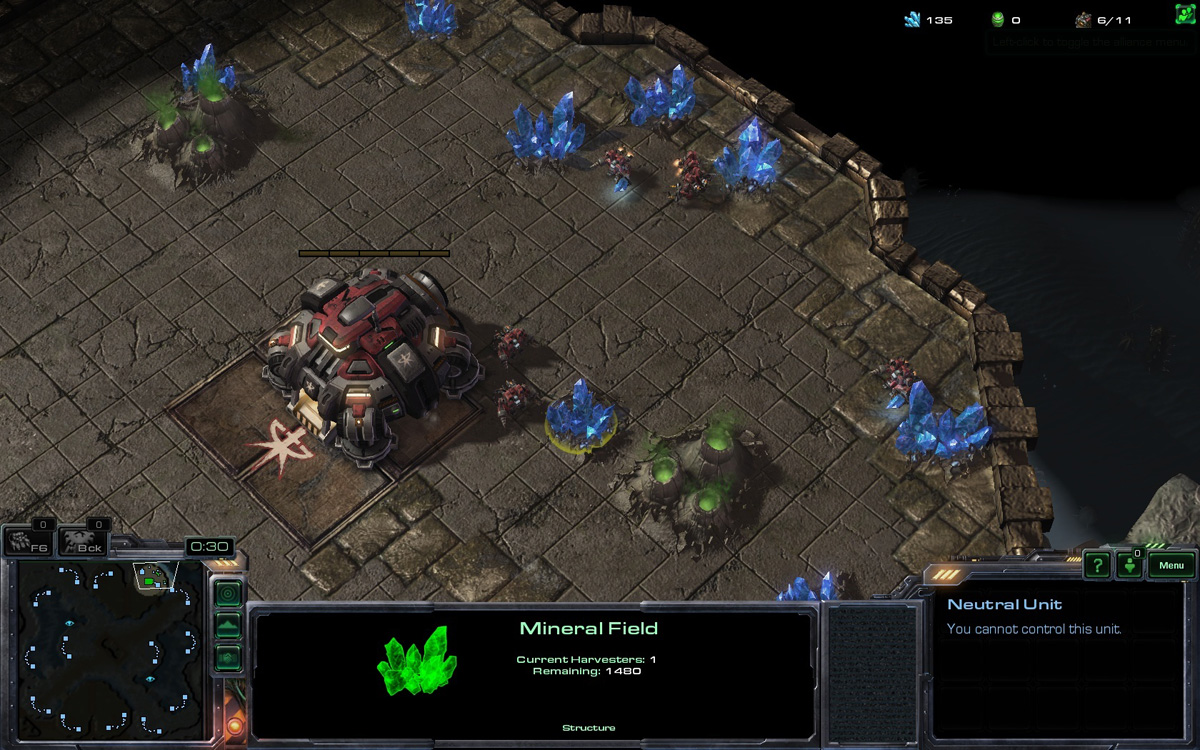Click the green Mineral Field portrait icon

click(x=416, y=661)
